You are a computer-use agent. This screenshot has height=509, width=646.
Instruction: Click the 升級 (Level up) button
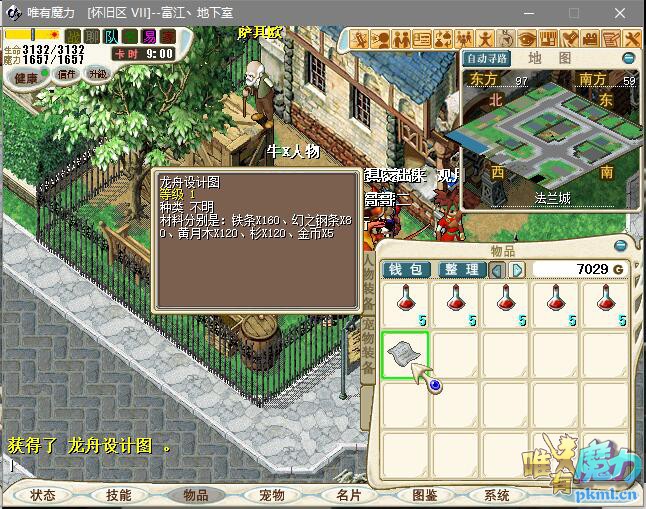click(98, 74)
